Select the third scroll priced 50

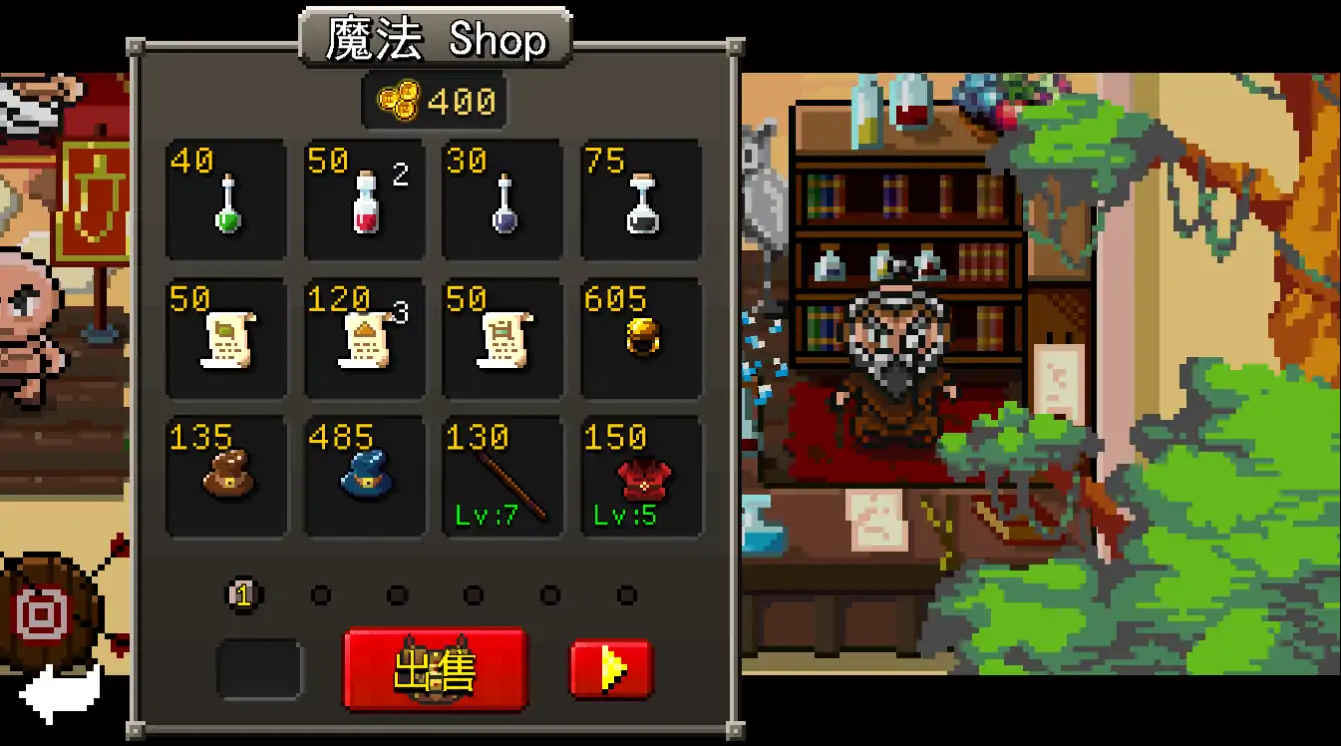point(502,337)
